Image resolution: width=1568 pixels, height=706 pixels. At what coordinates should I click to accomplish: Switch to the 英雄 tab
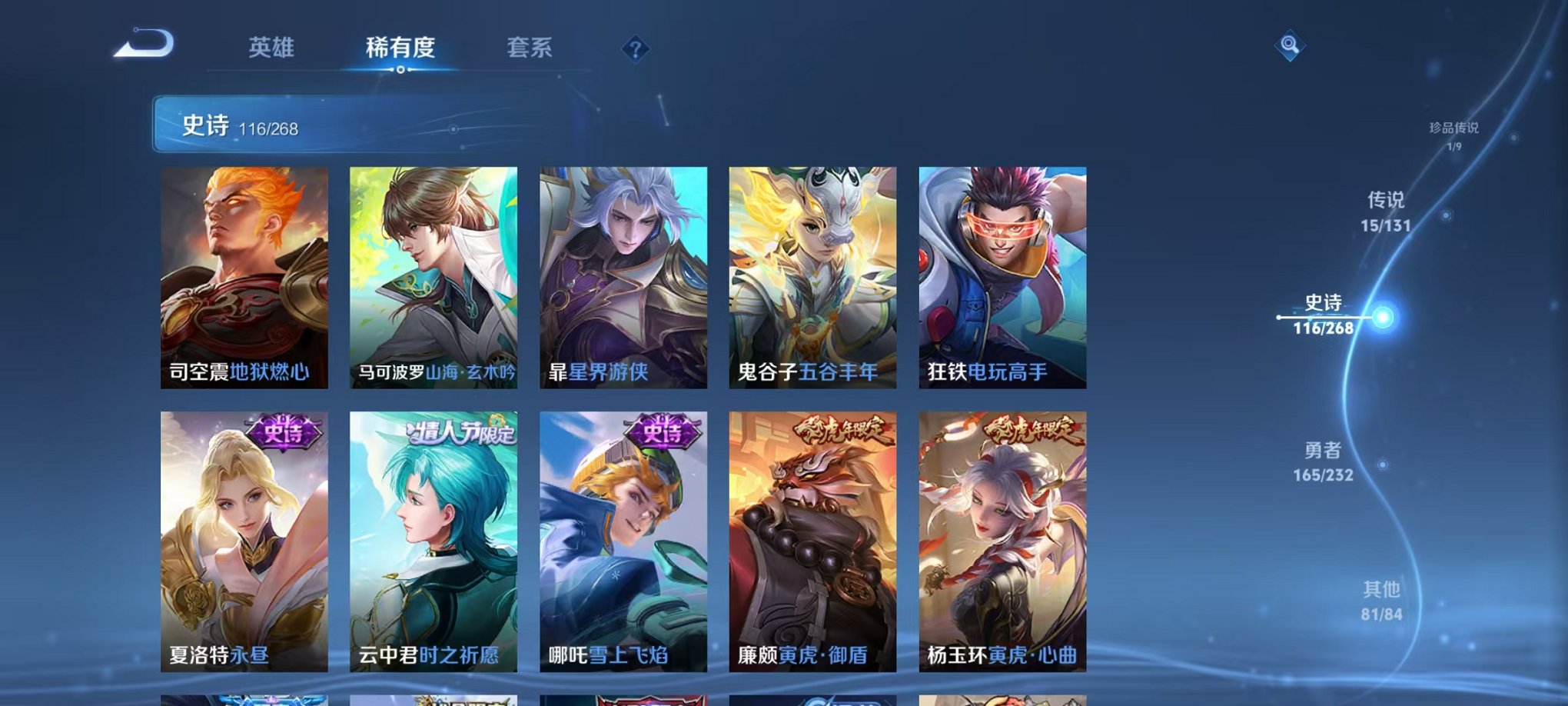tap(274, 48)
